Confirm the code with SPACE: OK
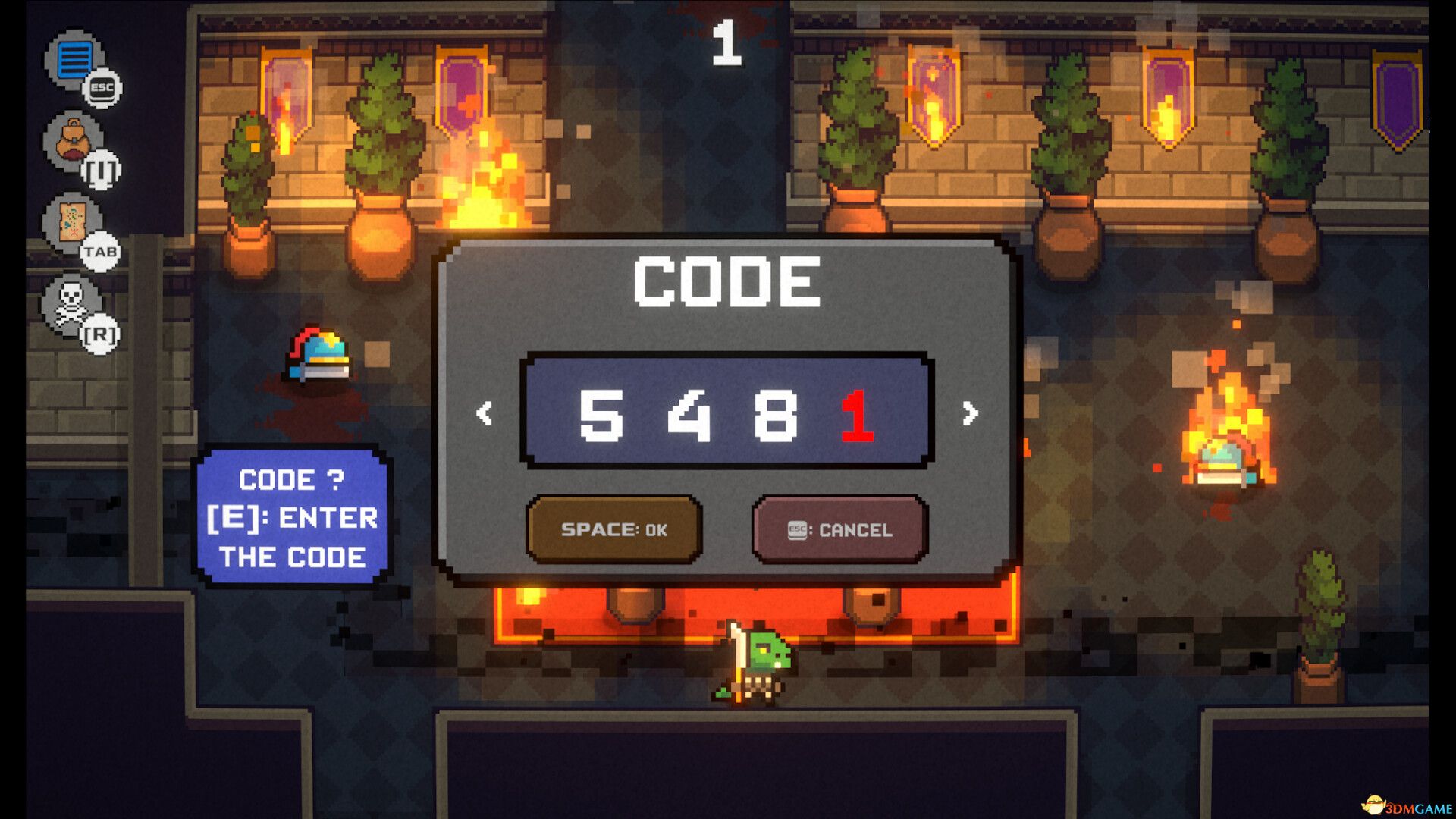The width and height of the screenshot is (1456, 819). coord(614,530)
